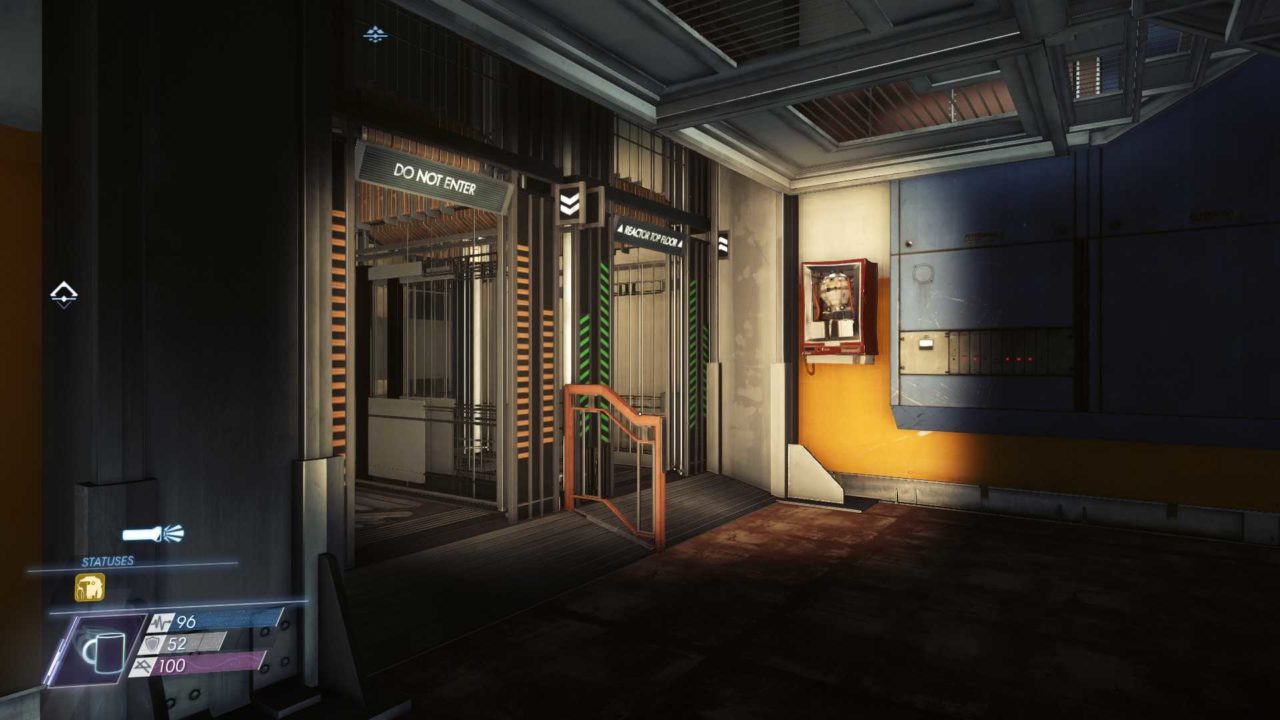Click the white chevron panel right of the floor sign
Viewport: 1280px width, 720px height.
tap(722, 243)
